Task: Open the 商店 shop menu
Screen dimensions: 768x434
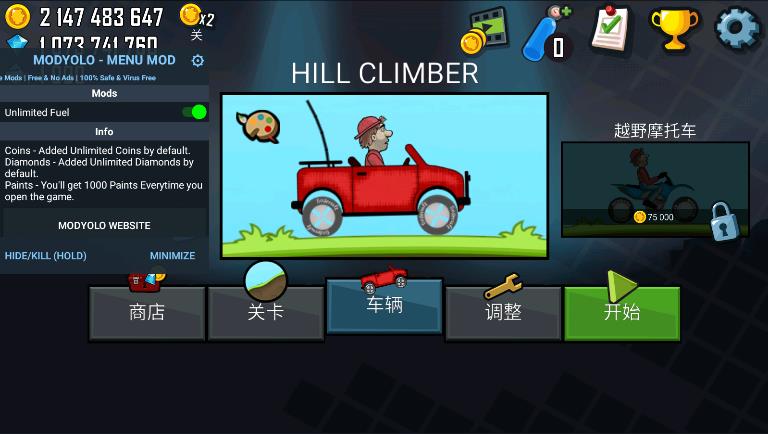Action: tap(147, 312)
